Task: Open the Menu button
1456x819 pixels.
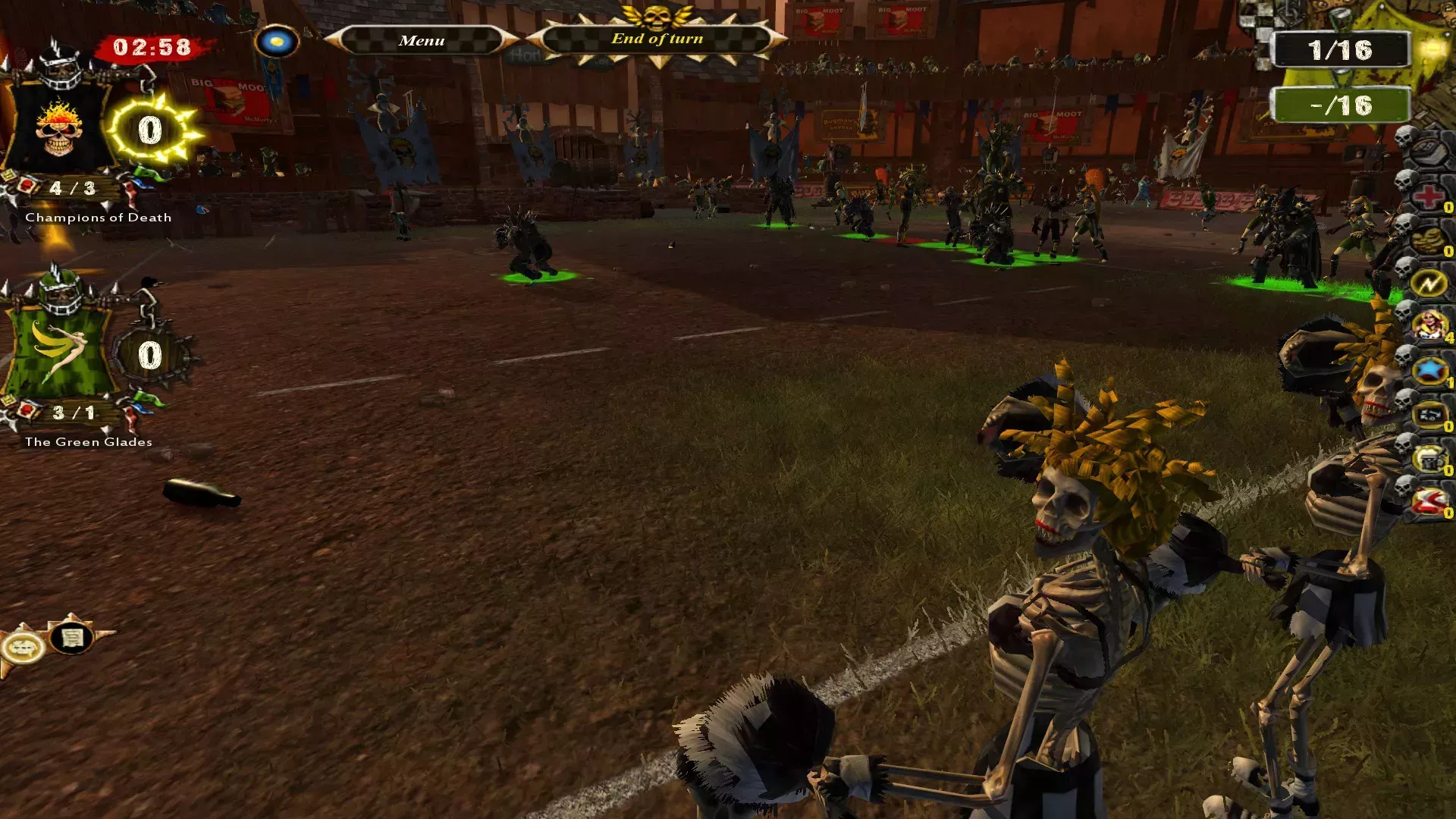Action: (422, 40)
